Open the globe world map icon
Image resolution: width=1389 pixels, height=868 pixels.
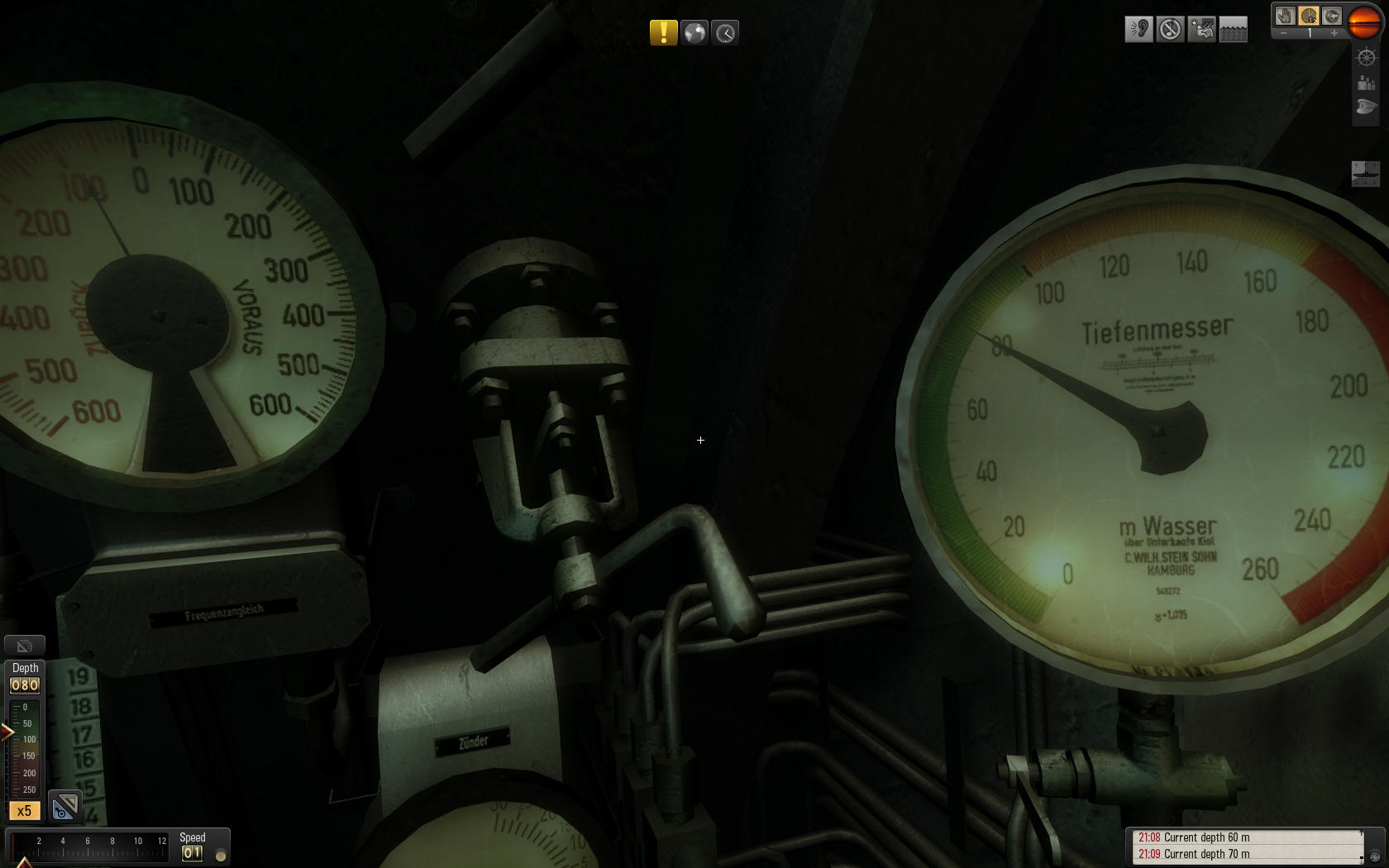[694, 33]
